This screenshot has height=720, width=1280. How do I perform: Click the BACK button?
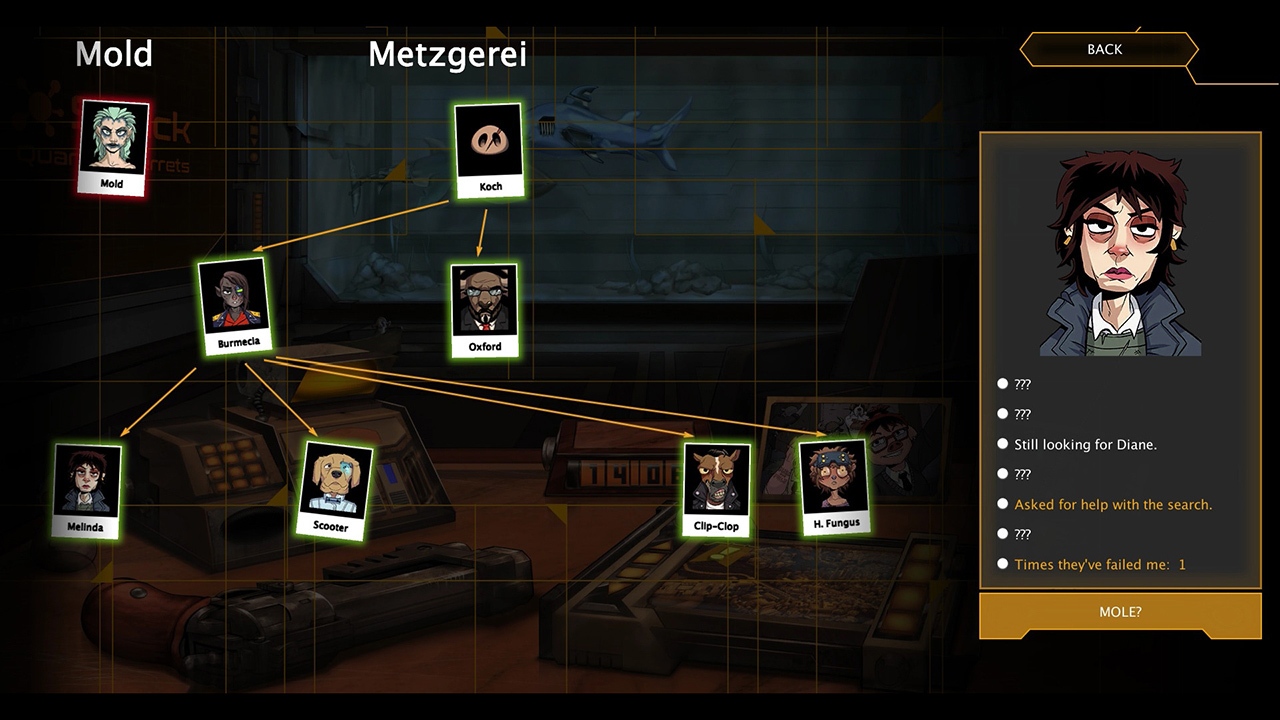[1108, 49]
